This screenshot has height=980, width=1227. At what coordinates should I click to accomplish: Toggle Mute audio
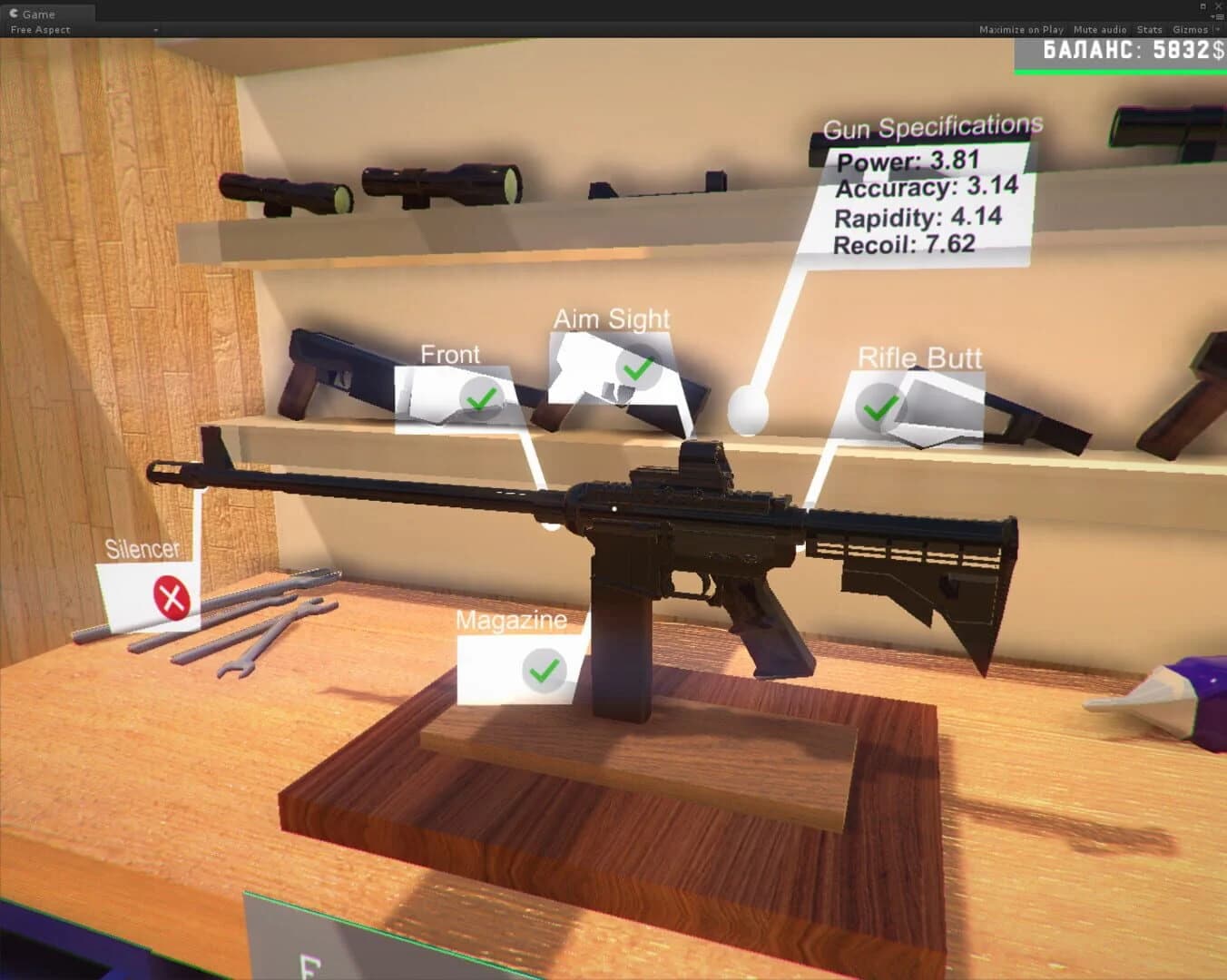coord(1098,29)
